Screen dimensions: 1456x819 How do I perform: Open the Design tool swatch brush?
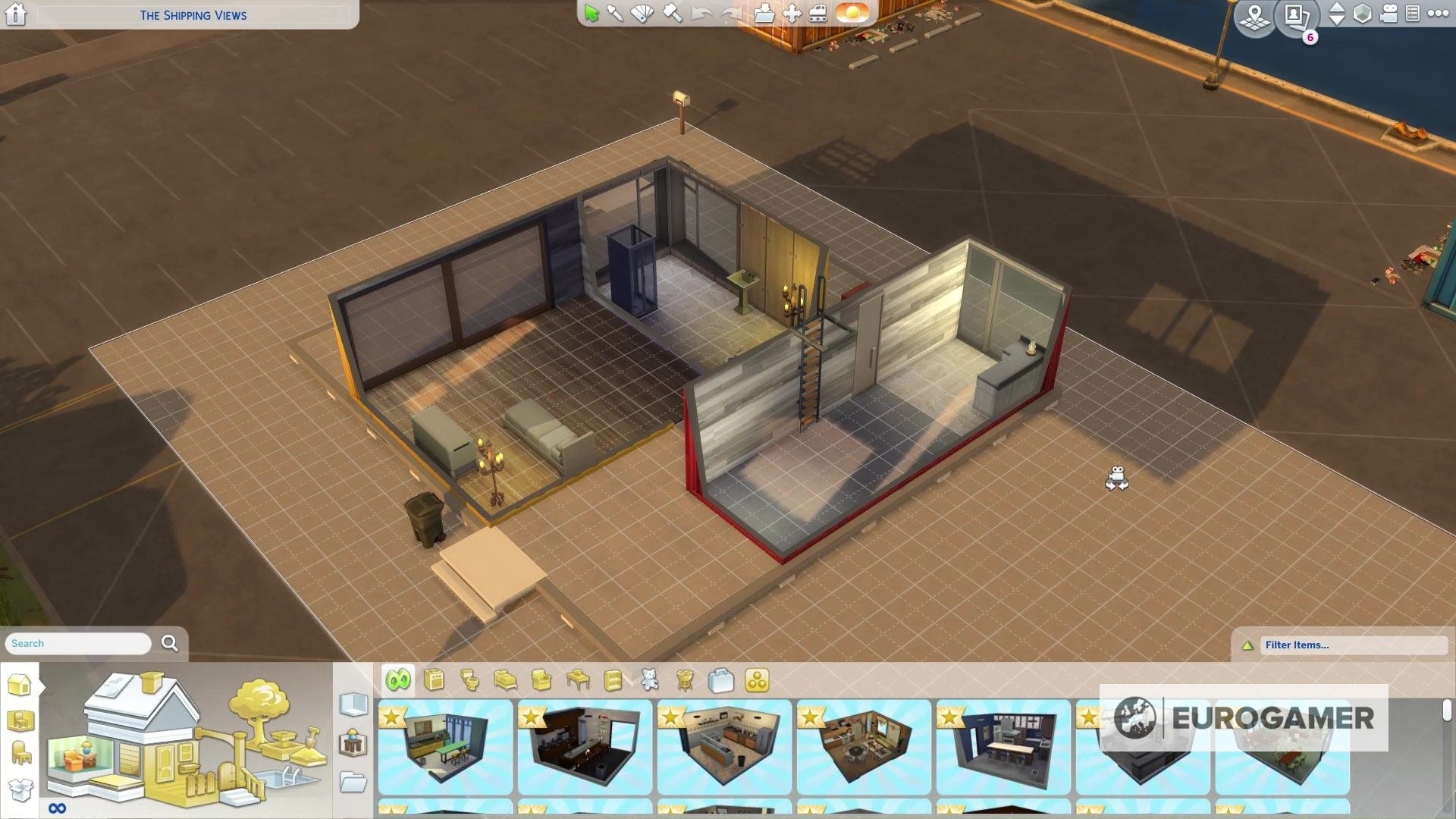click(641, 14)
